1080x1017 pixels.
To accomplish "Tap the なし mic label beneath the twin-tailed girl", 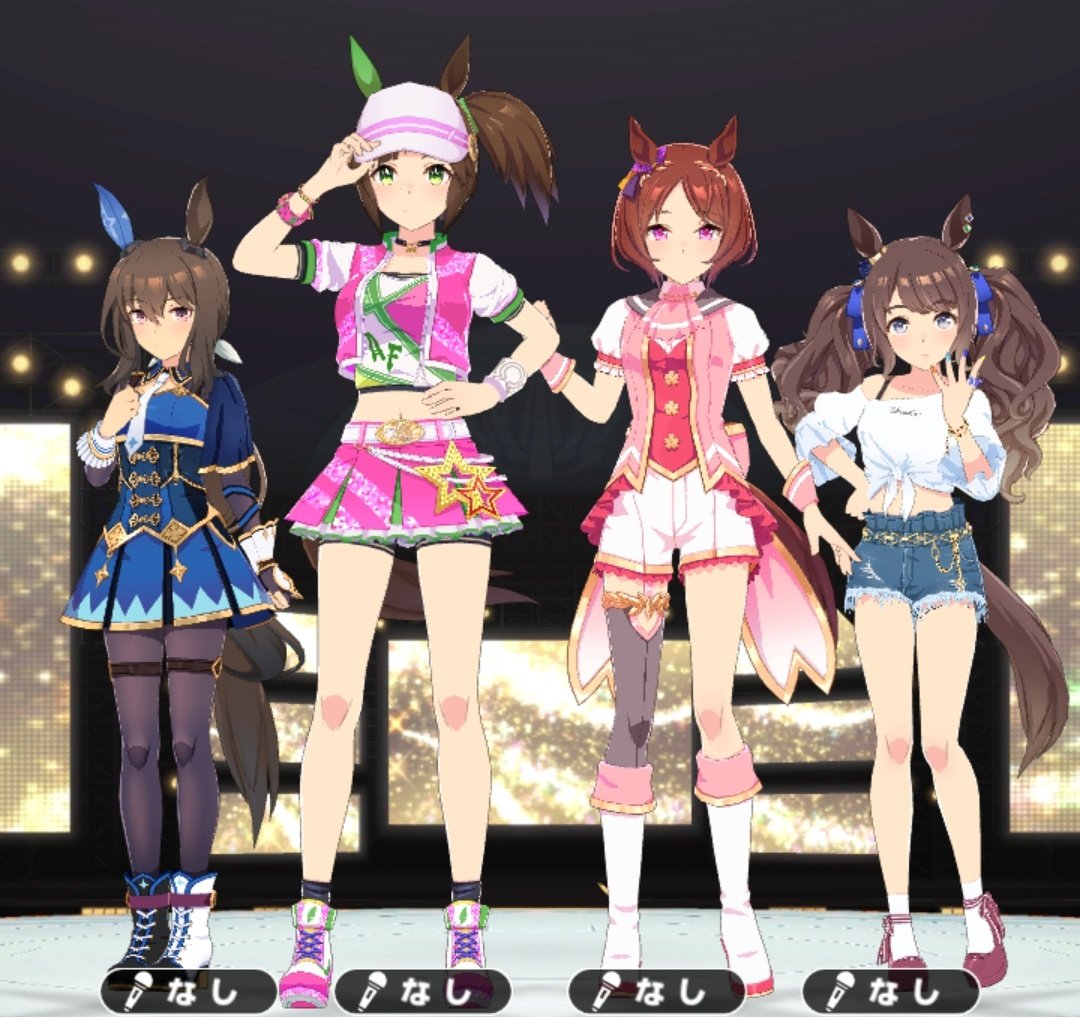I will (890, 991).
